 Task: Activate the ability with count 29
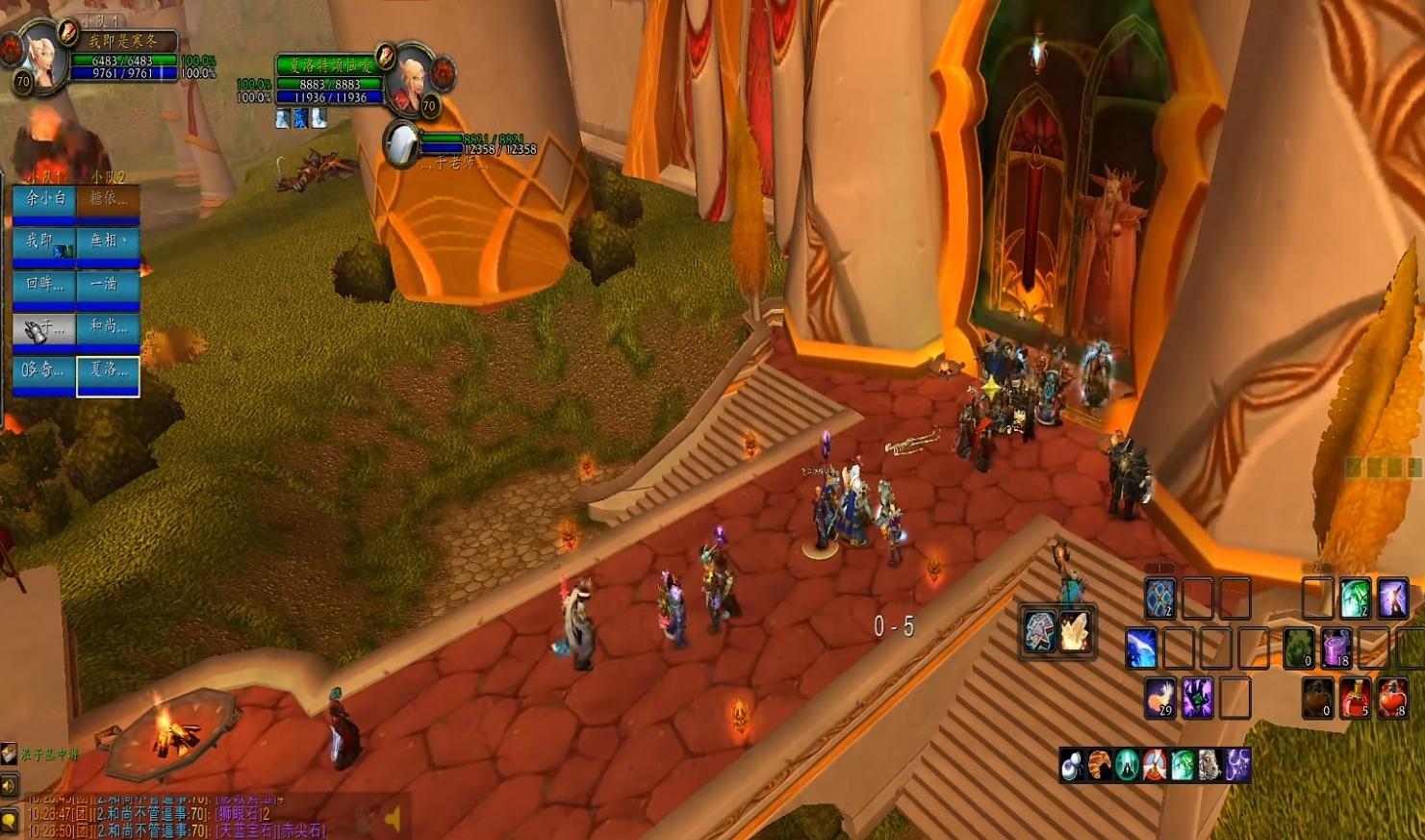pos(1160,698)
